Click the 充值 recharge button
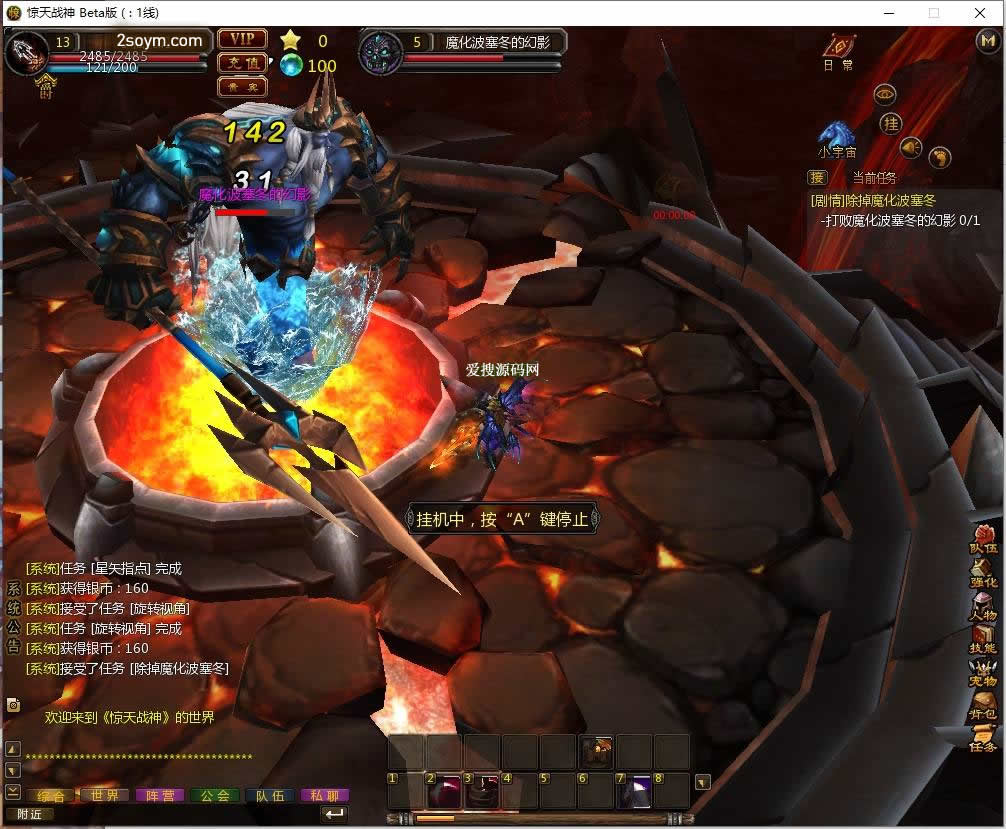The height and width of the screenshot is (829, 1006). [242, 63]
